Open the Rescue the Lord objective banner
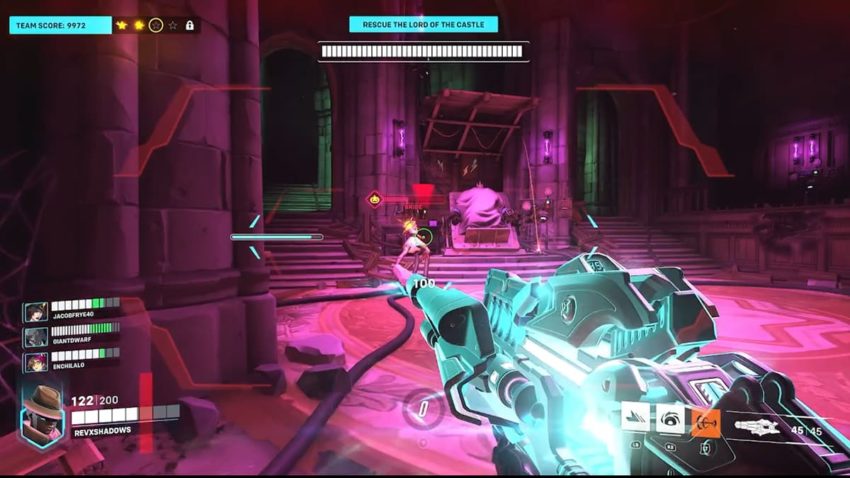The width and height of the screenshot is (850, 478). coord(423,24)
